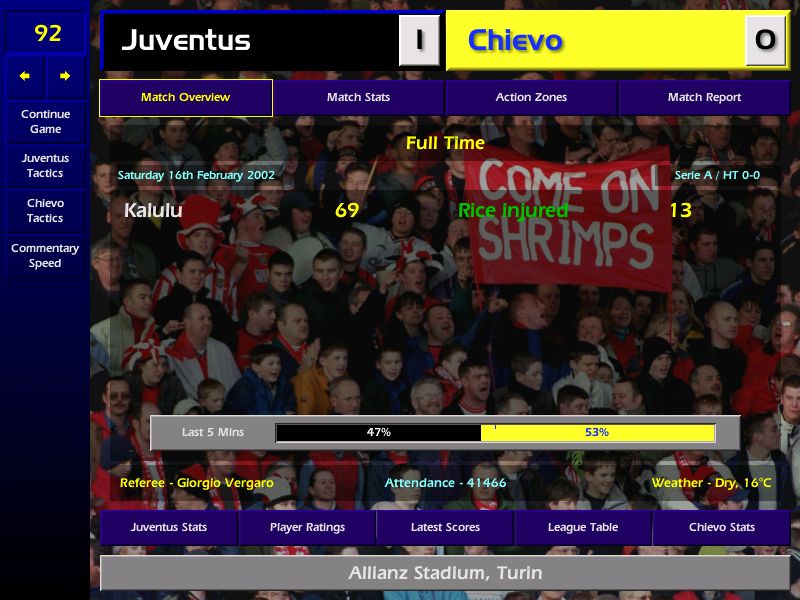
Task: Open Juventus Tactics
Action: point(45,165)
